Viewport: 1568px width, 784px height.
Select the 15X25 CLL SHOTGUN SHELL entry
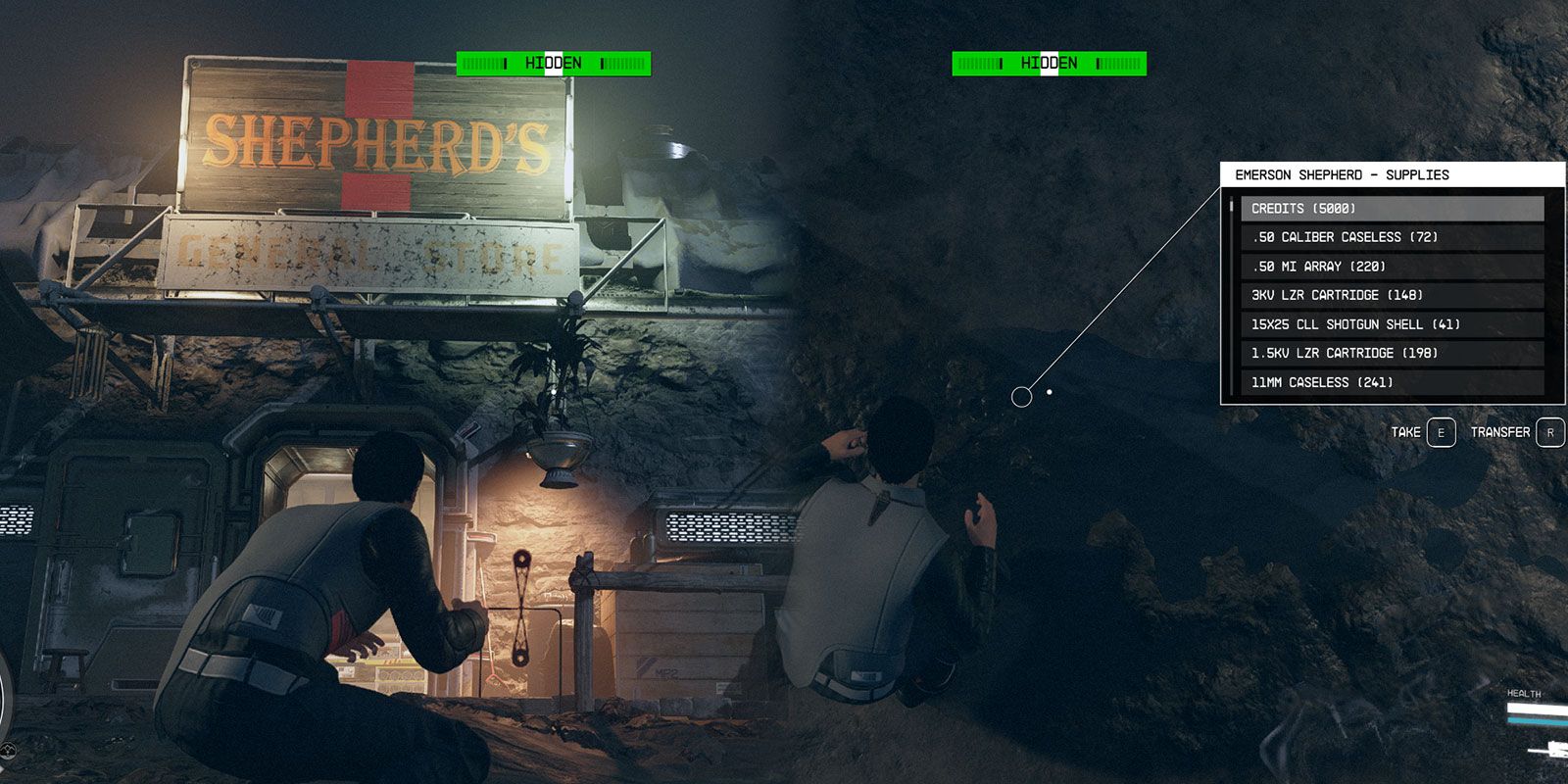coord(1392,323)
